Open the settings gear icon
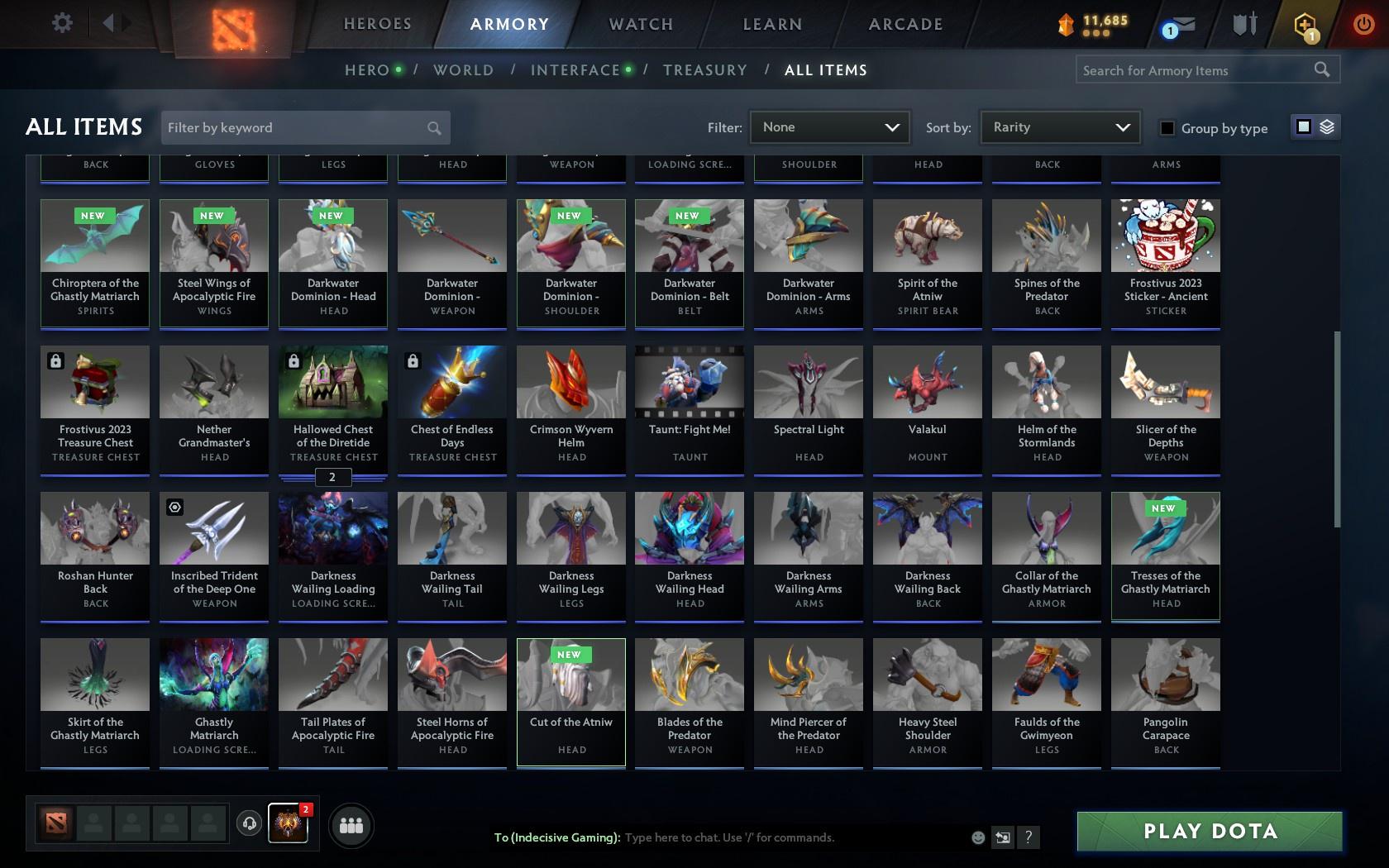This screenshot has width=1389, height=868. pos(60,23)
